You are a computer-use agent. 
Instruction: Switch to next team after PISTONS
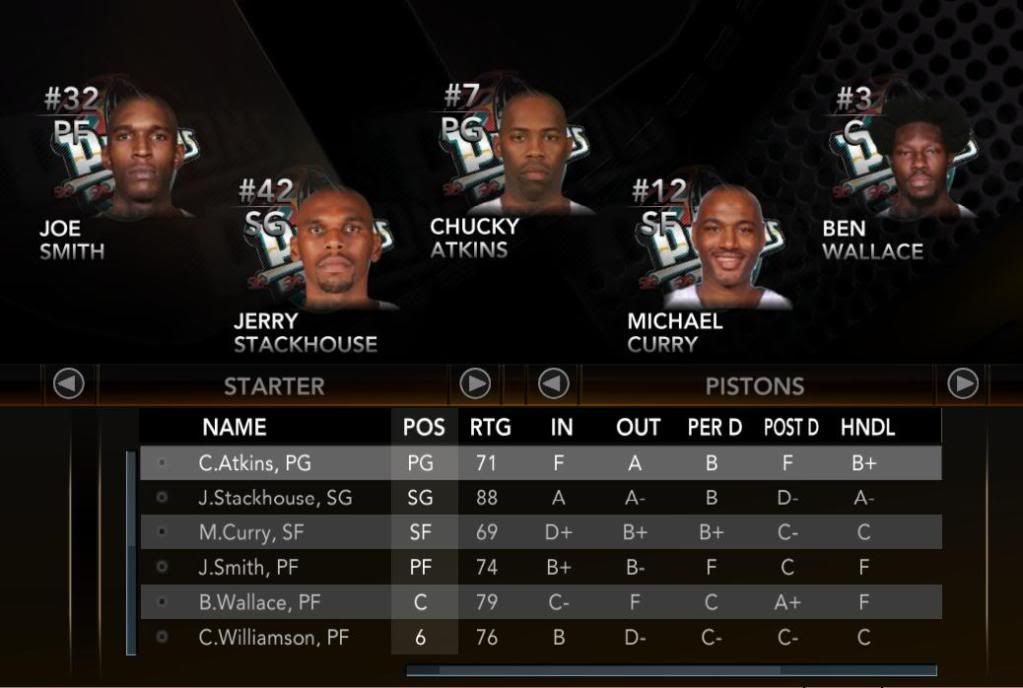tap(962, 384)
